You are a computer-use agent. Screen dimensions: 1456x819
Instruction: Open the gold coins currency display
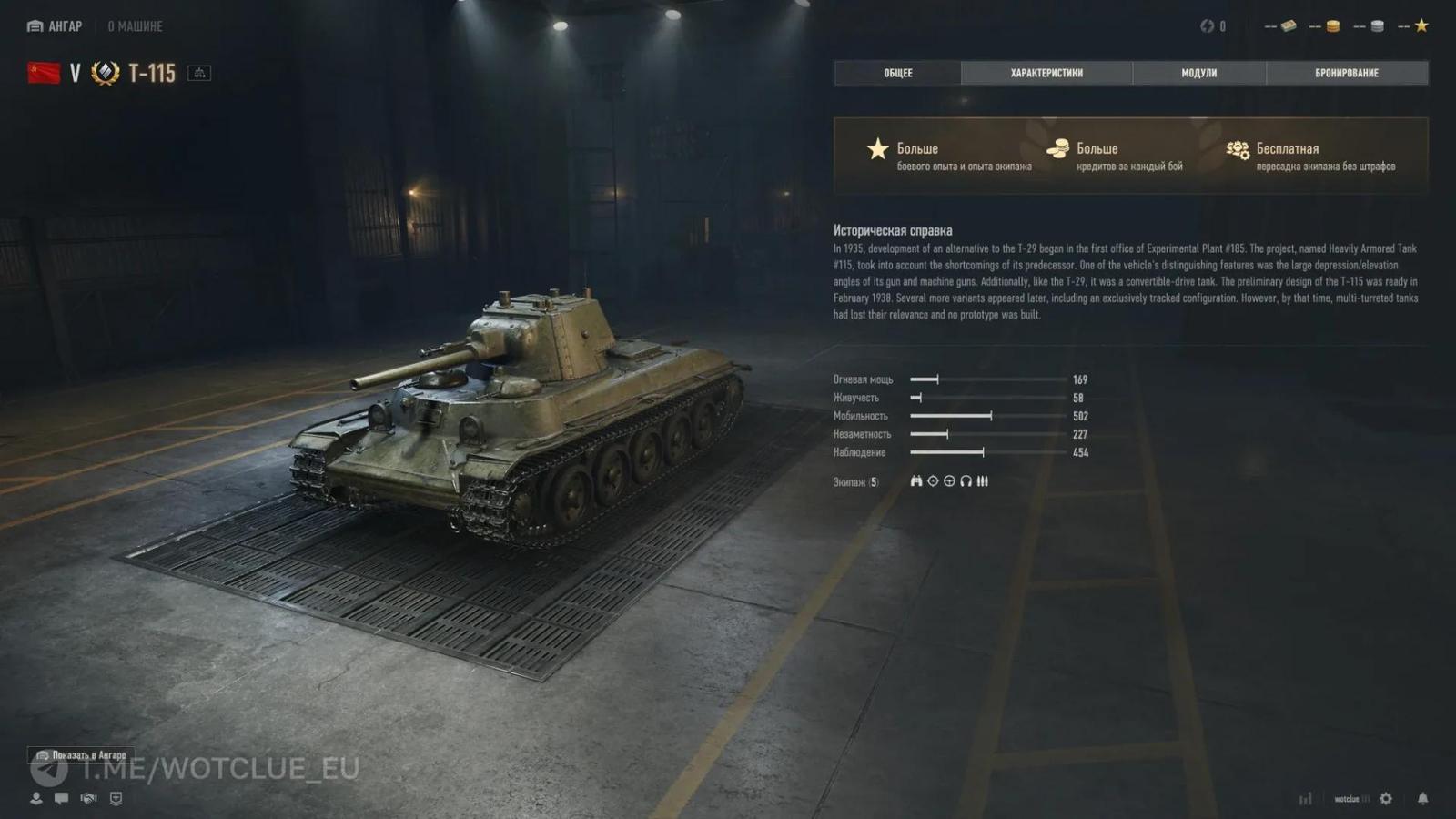1333,25
